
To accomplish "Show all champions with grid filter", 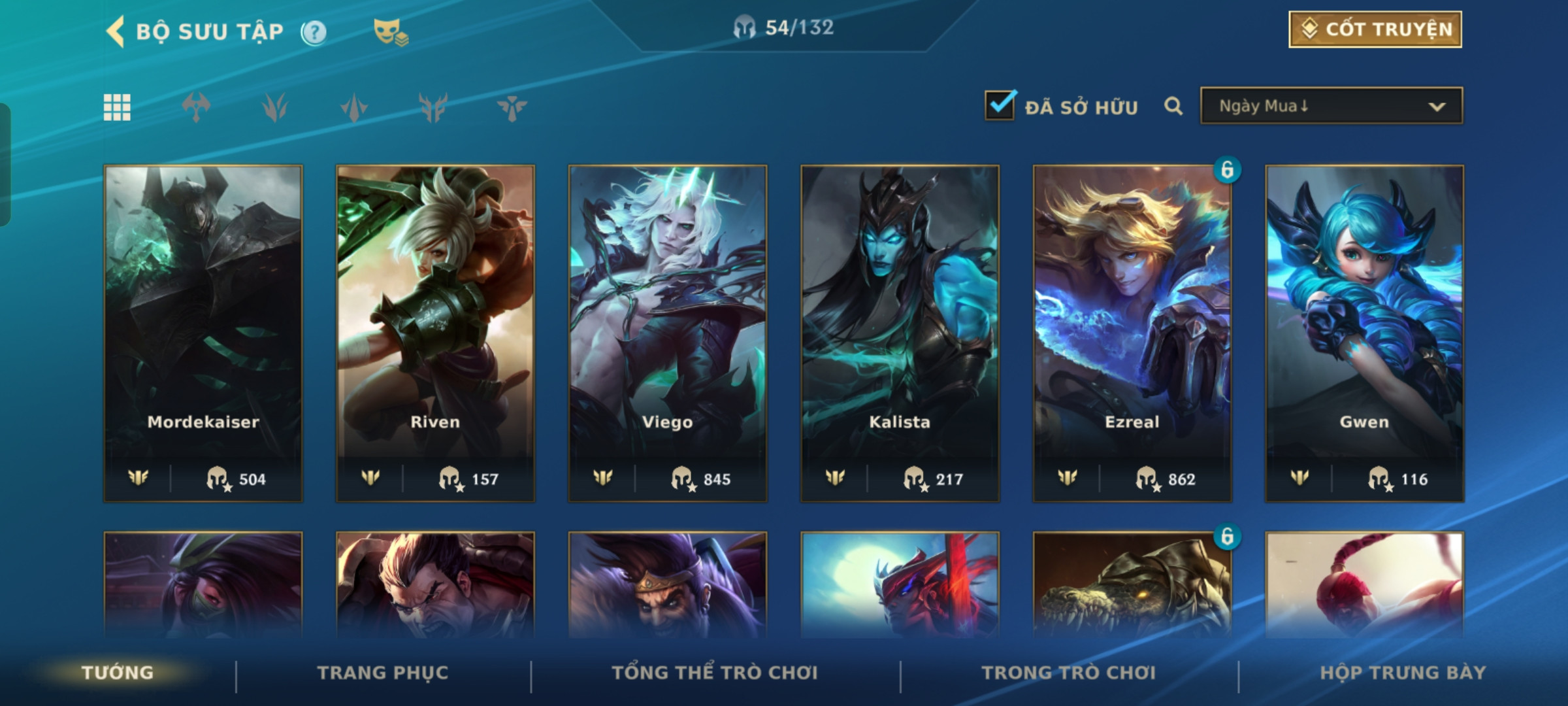I will [117, 107].
